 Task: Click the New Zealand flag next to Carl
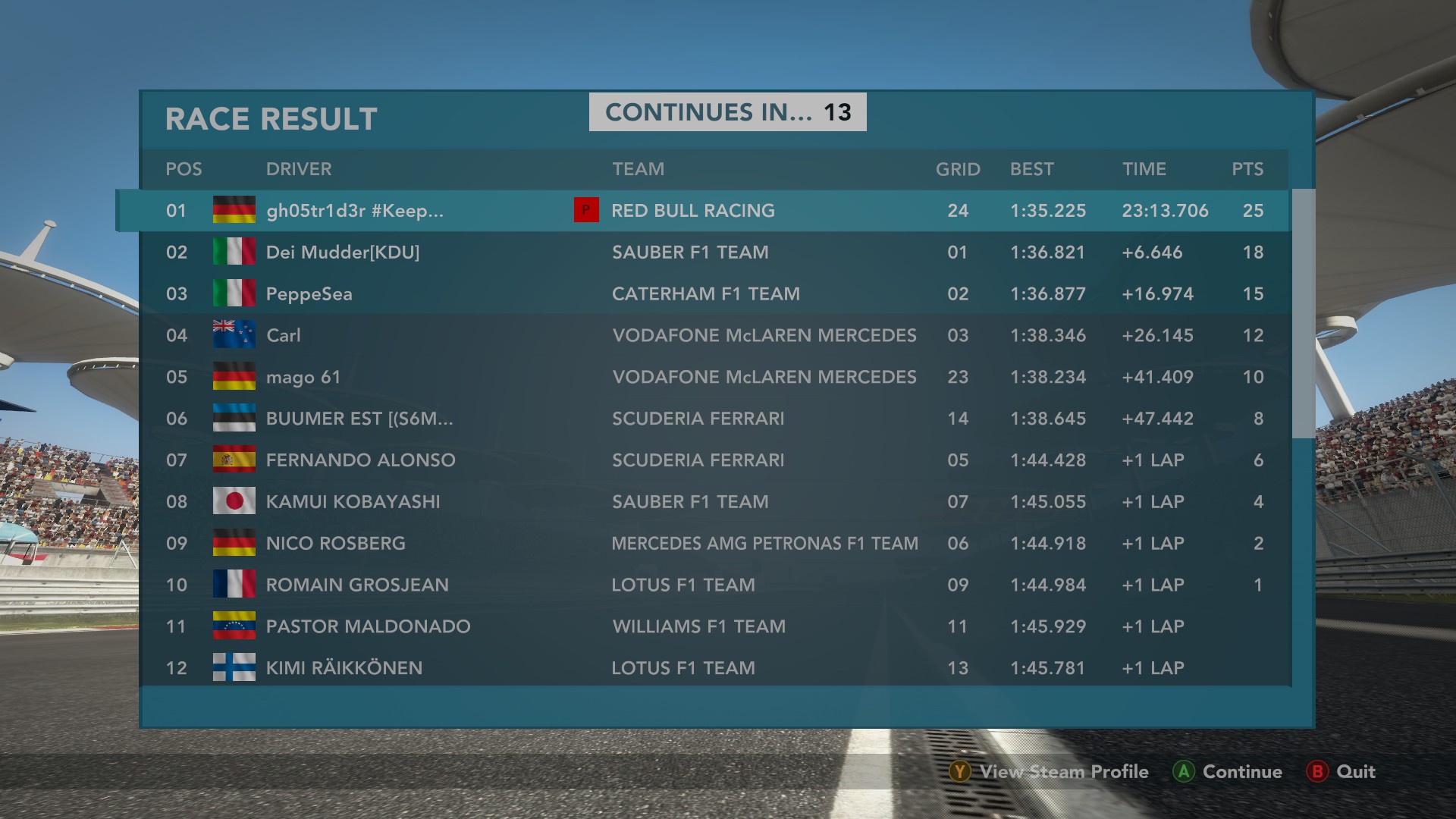[234, 335]
